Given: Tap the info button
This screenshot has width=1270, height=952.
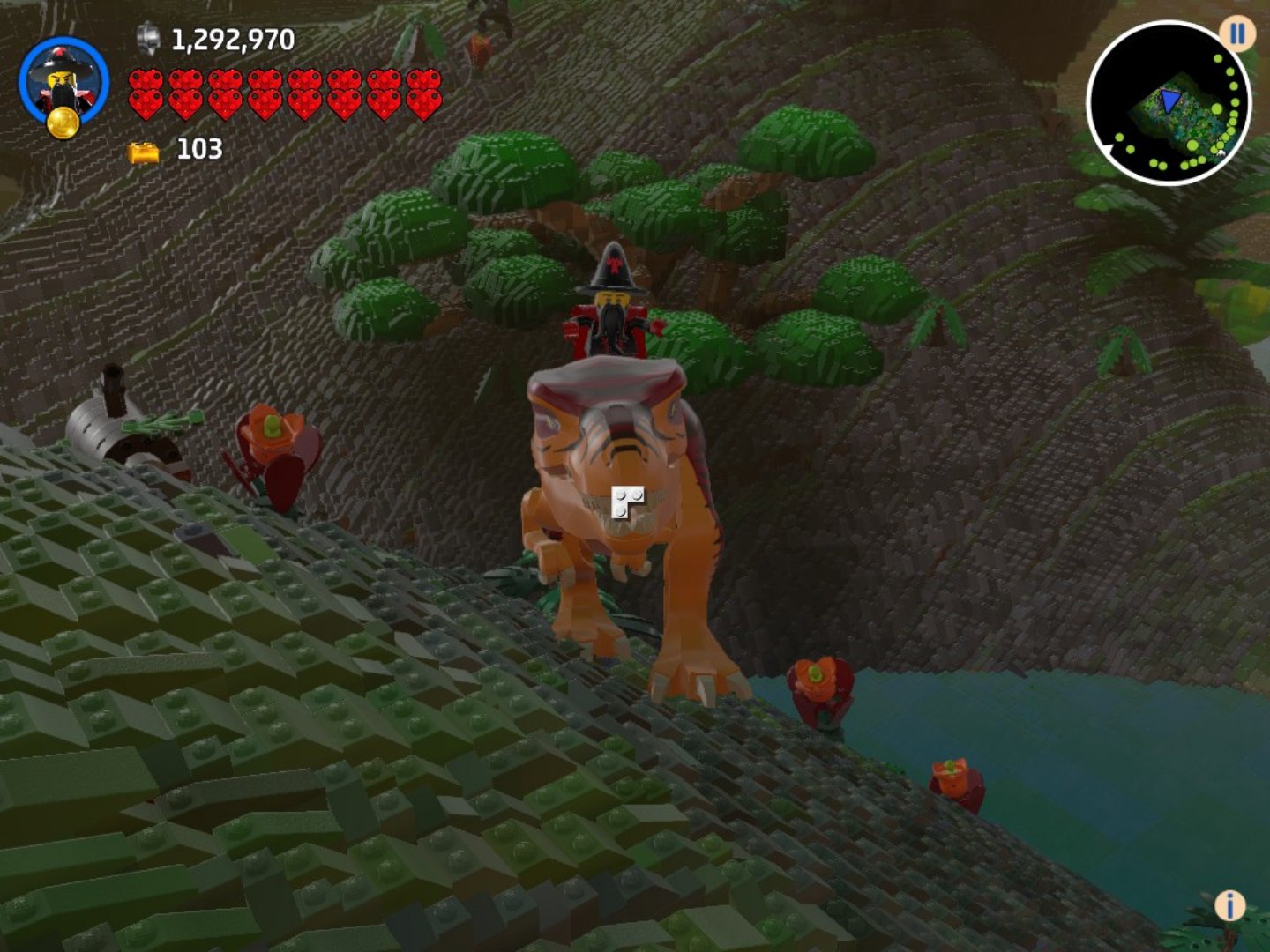Looking at the screenshot, I should coord(1229,905).
